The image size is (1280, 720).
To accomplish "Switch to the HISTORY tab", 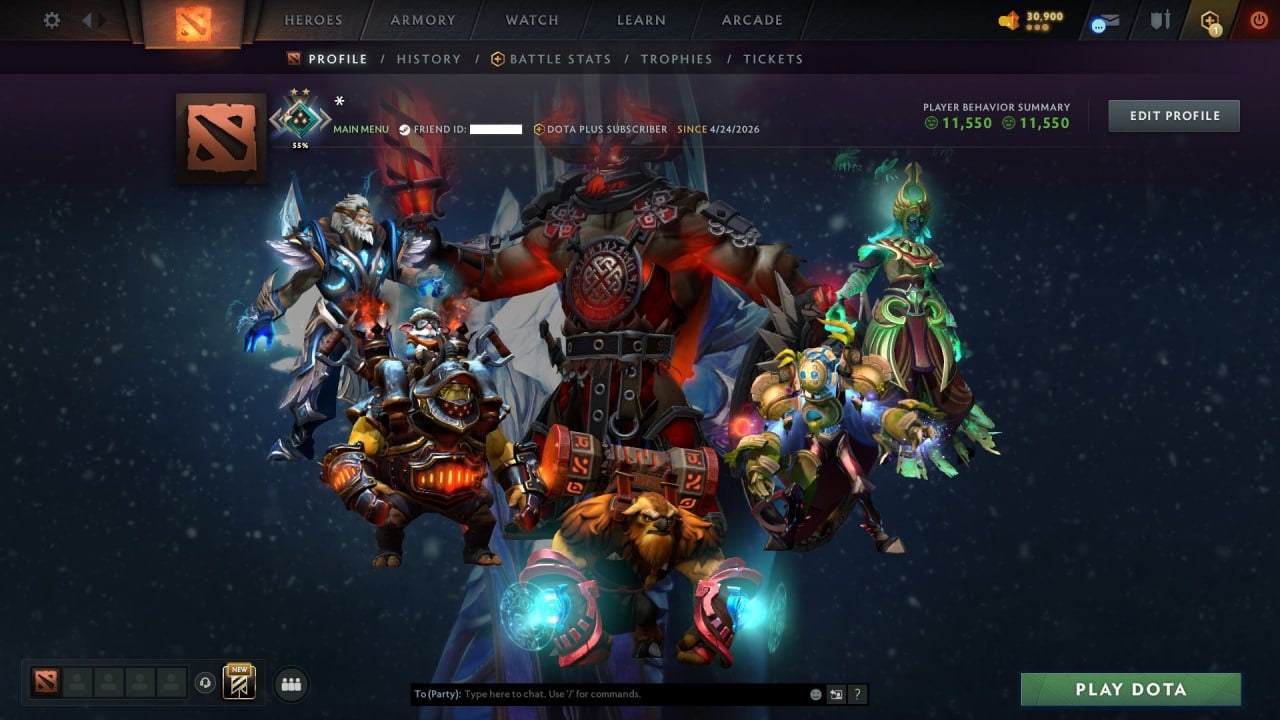I will 428,59.
